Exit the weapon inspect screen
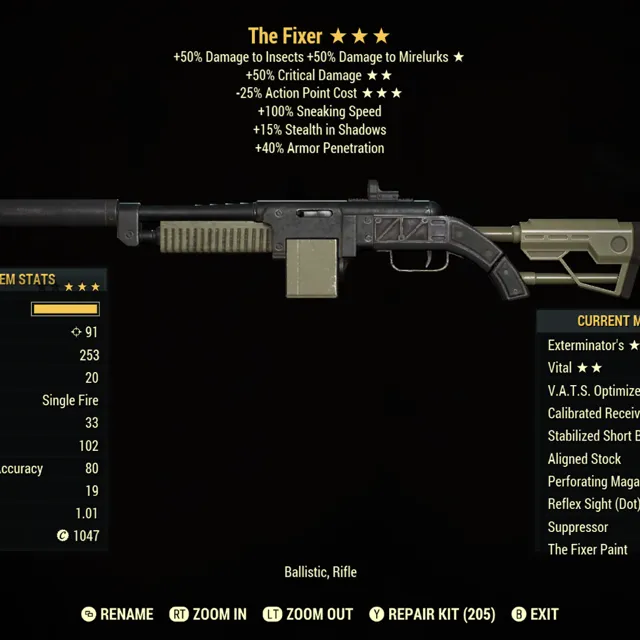The width and height of the screenshot is (640, 640). coord(535,614)
